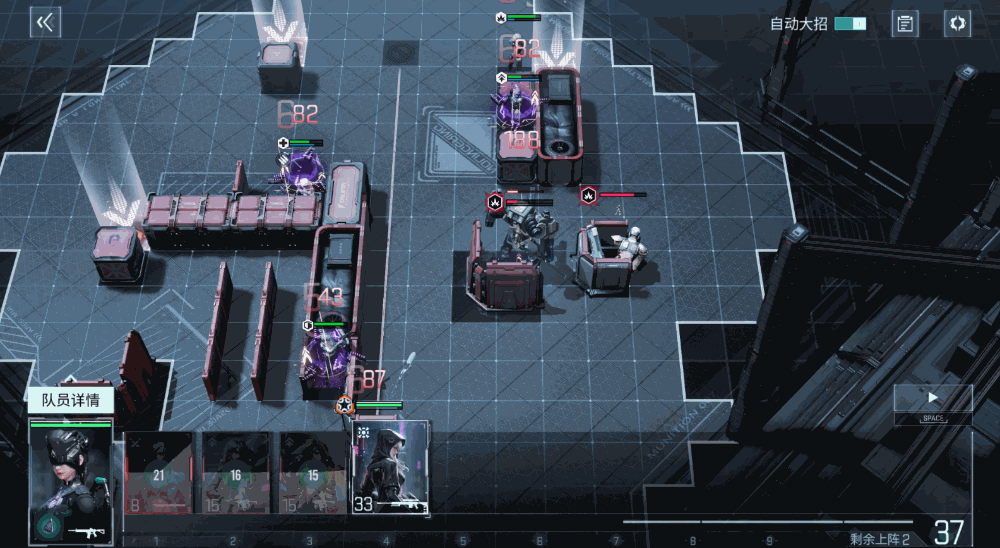The image size is (1000, 548).
Task: Open the settings gear button
Action: 957,24
